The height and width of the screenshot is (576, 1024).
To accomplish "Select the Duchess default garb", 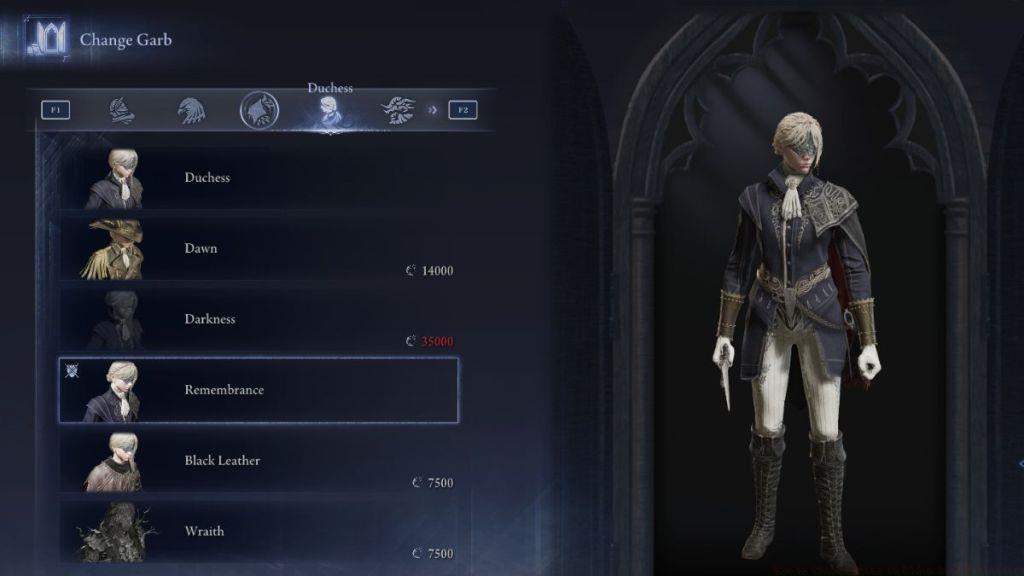I will click(258, 178).
